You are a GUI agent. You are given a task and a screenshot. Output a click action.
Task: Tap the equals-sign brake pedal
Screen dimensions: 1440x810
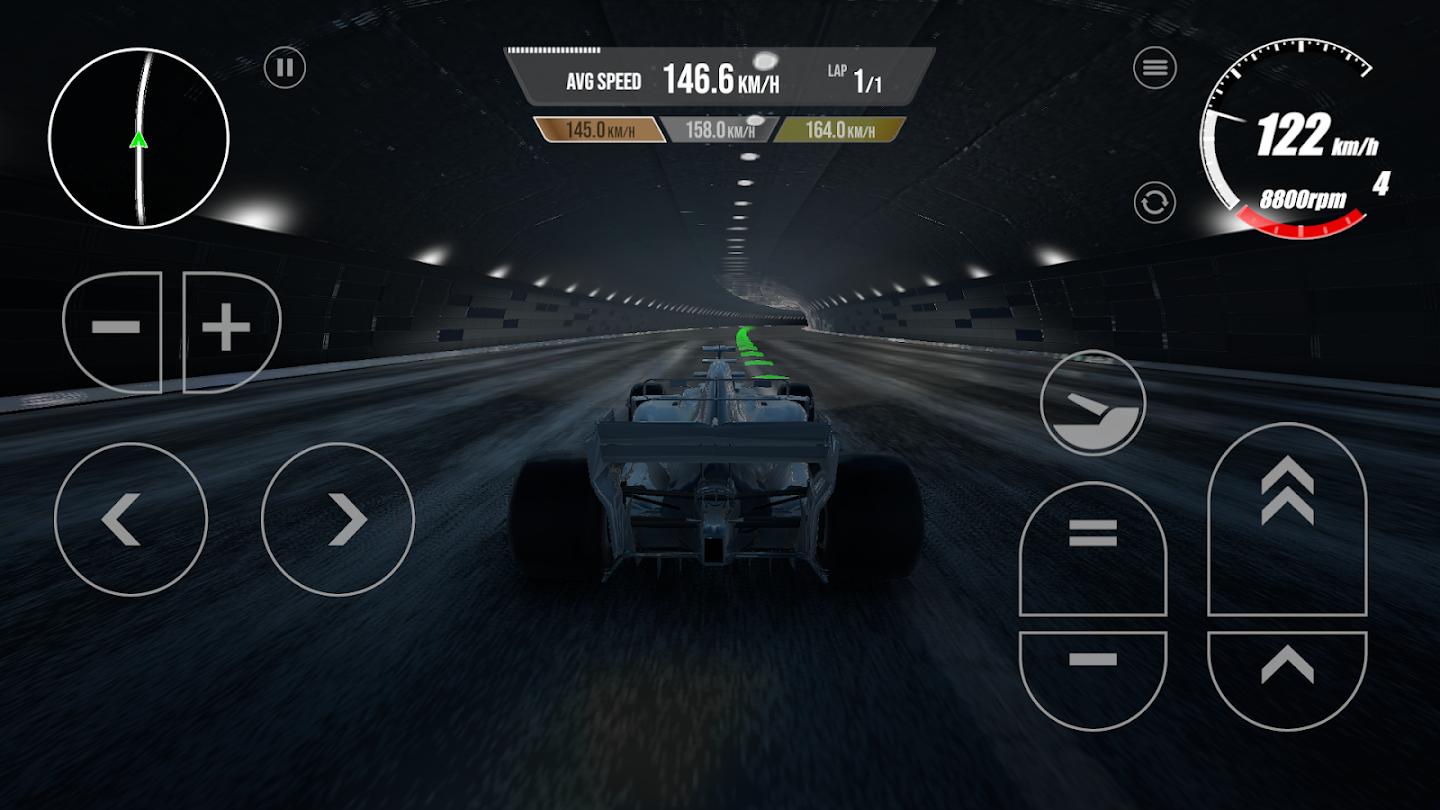click(x=1093, y=548)
